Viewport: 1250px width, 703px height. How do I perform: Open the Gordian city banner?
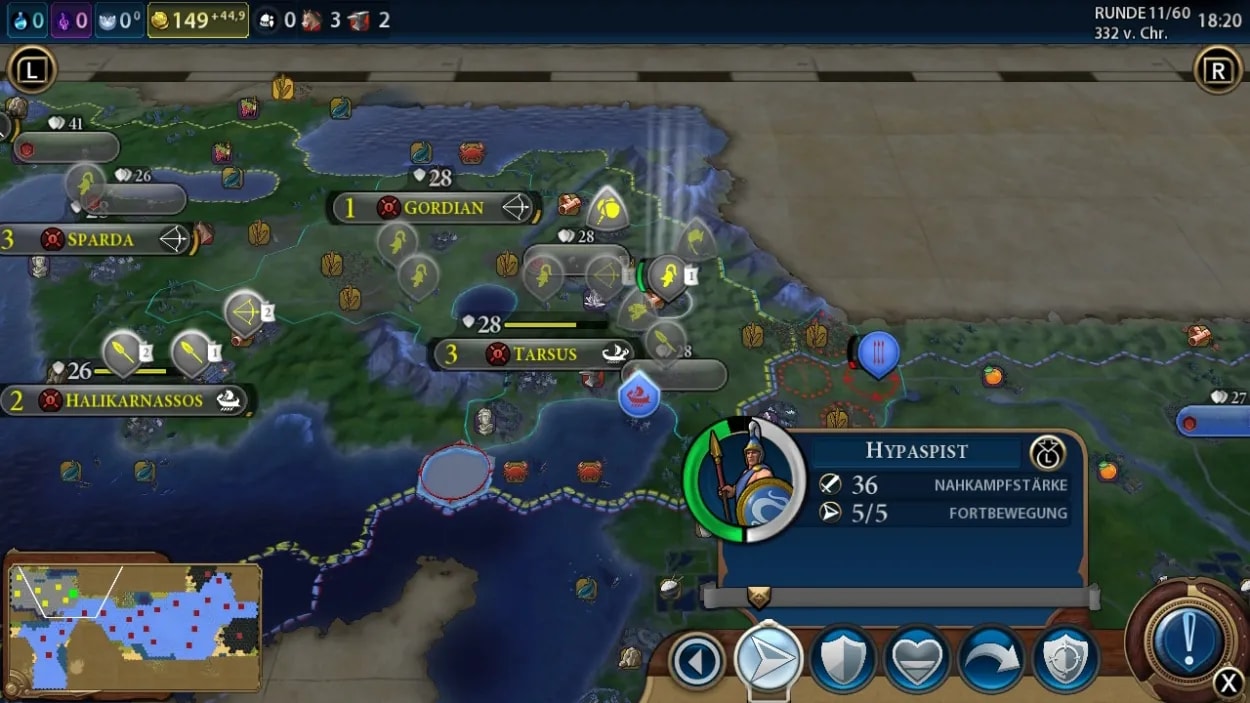click(x=442, y=208)
